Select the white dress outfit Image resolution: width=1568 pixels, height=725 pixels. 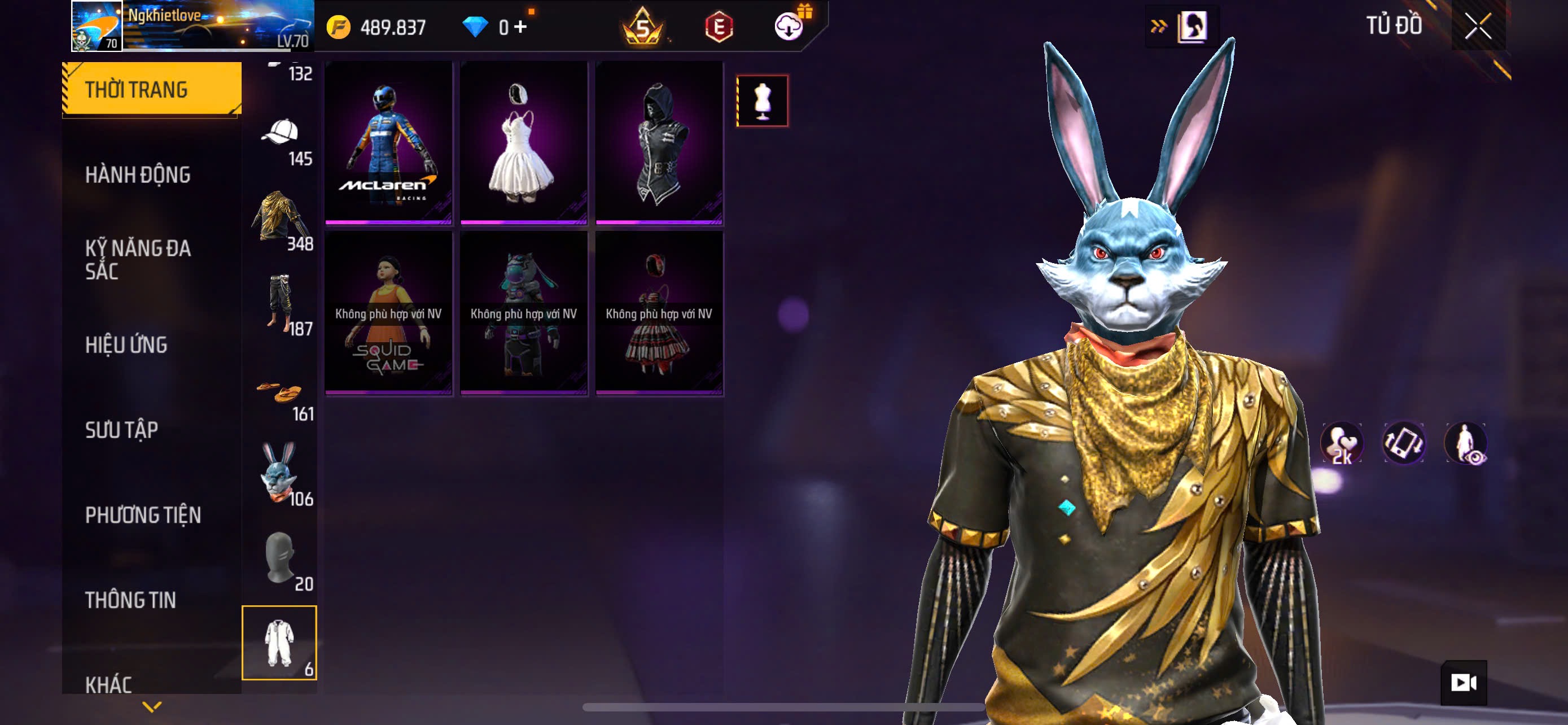pyautogui.click(x=523, y=143)
